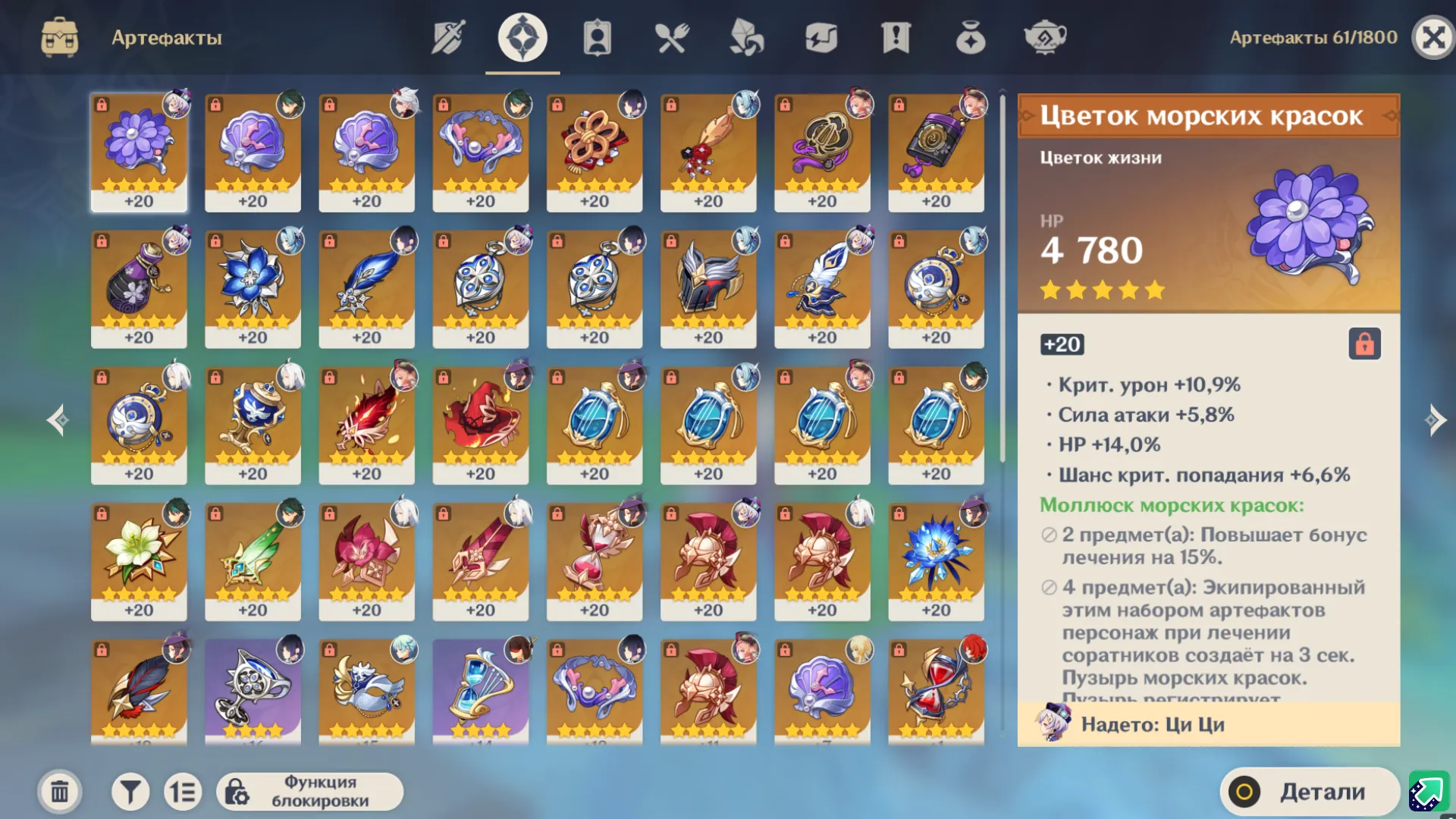Toggle the lock on Цветок морских красок
This screenshot has width=1456, height=819.
click(1364, 345)
